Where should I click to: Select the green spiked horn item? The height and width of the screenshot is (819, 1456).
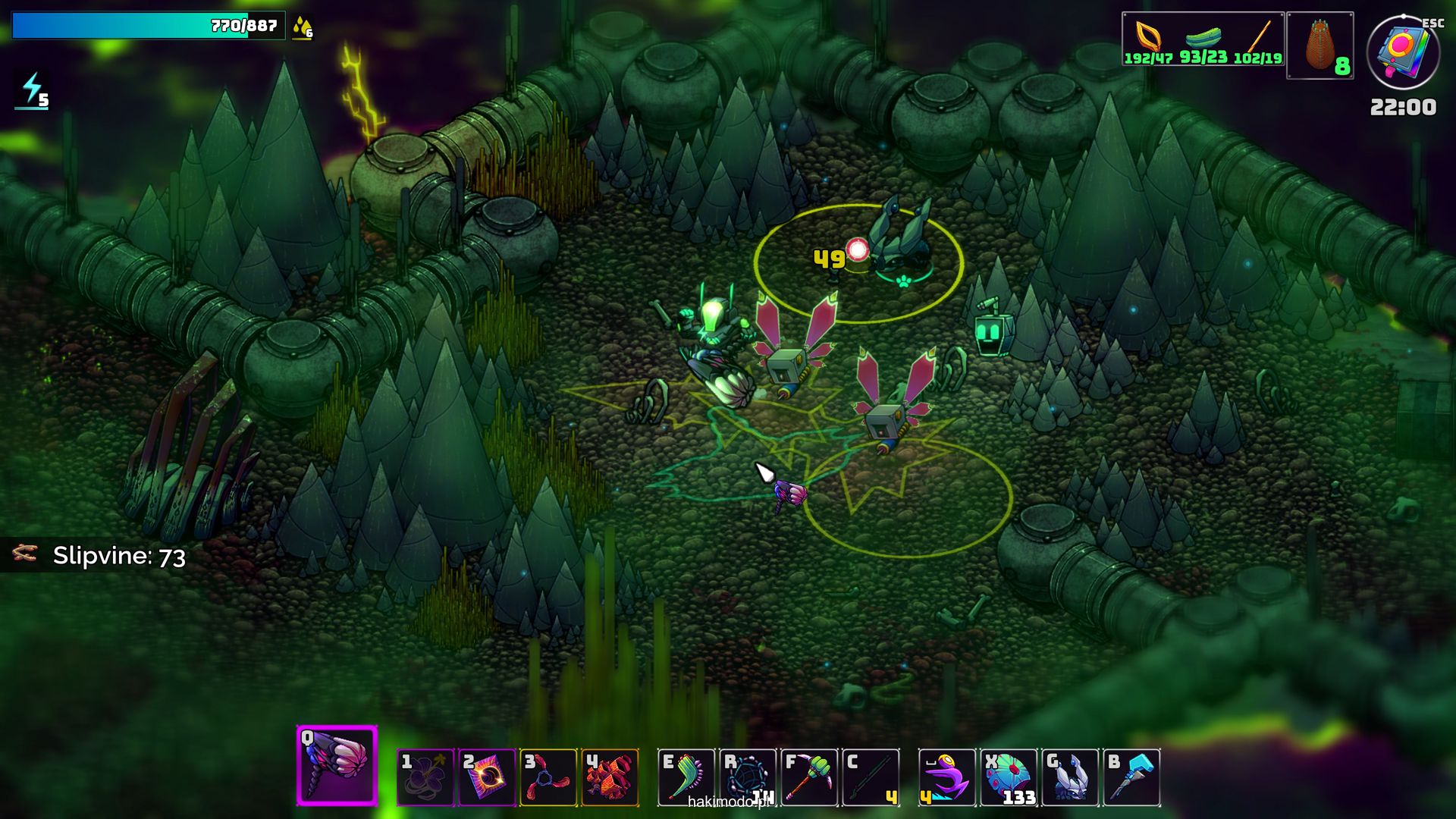tap(686, 777)
